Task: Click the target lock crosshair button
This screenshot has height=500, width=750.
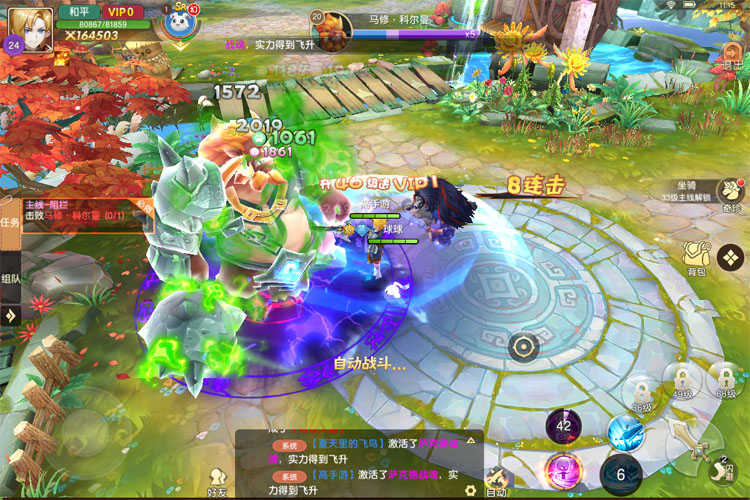Action: (523, 348)
